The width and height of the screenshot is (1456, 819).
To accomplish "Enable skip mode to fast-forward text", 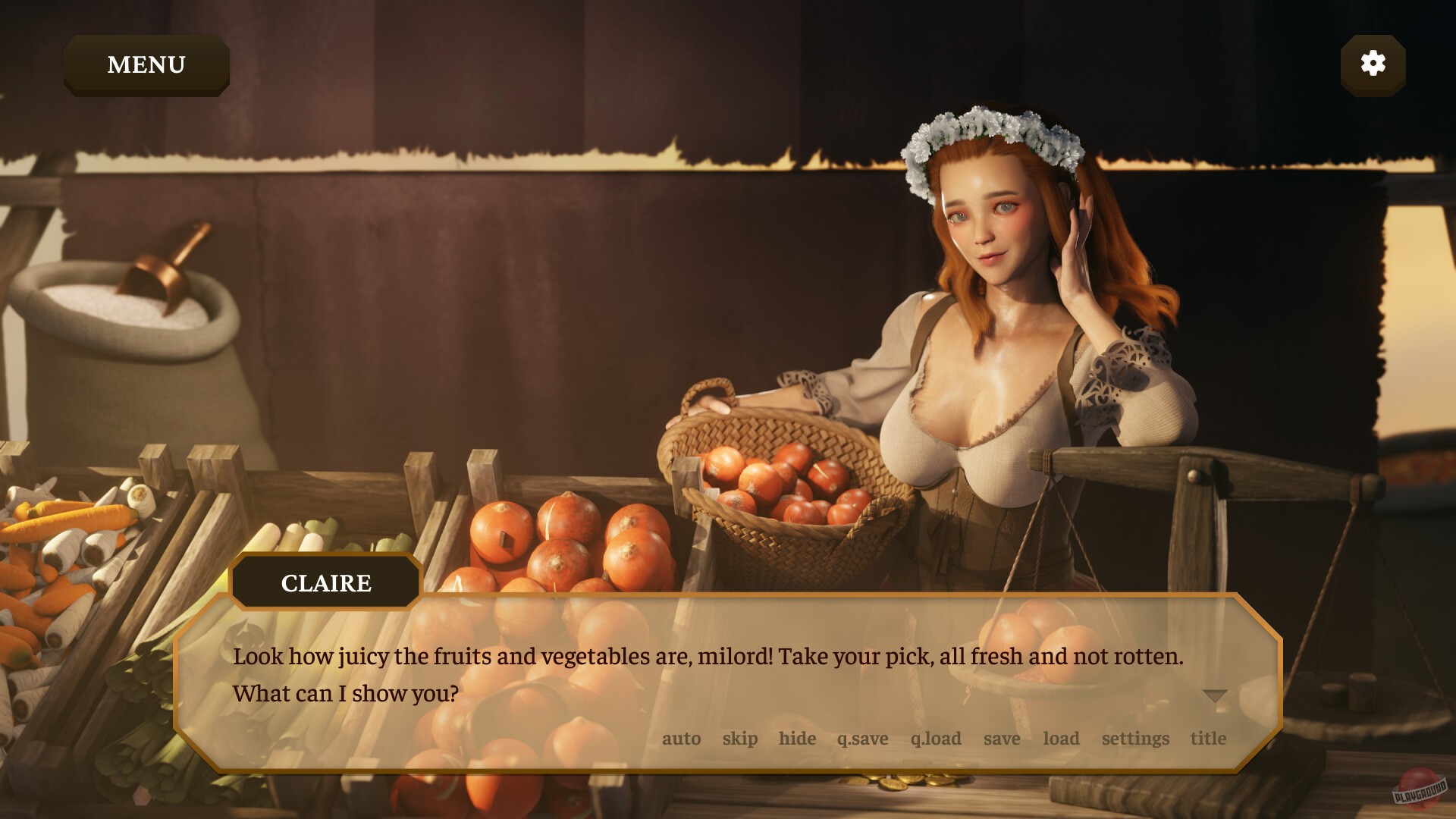I will pos(740,738).
